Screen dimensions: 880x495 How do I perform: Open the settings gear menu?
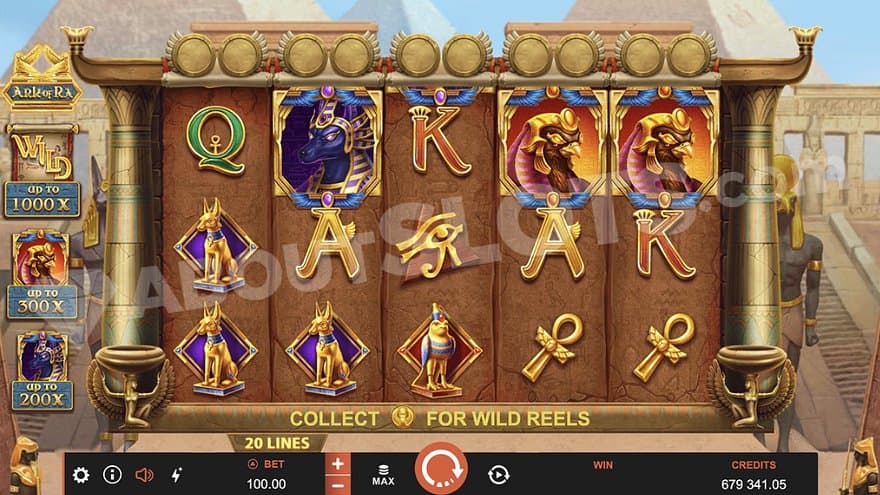click(x=81, y=475)
